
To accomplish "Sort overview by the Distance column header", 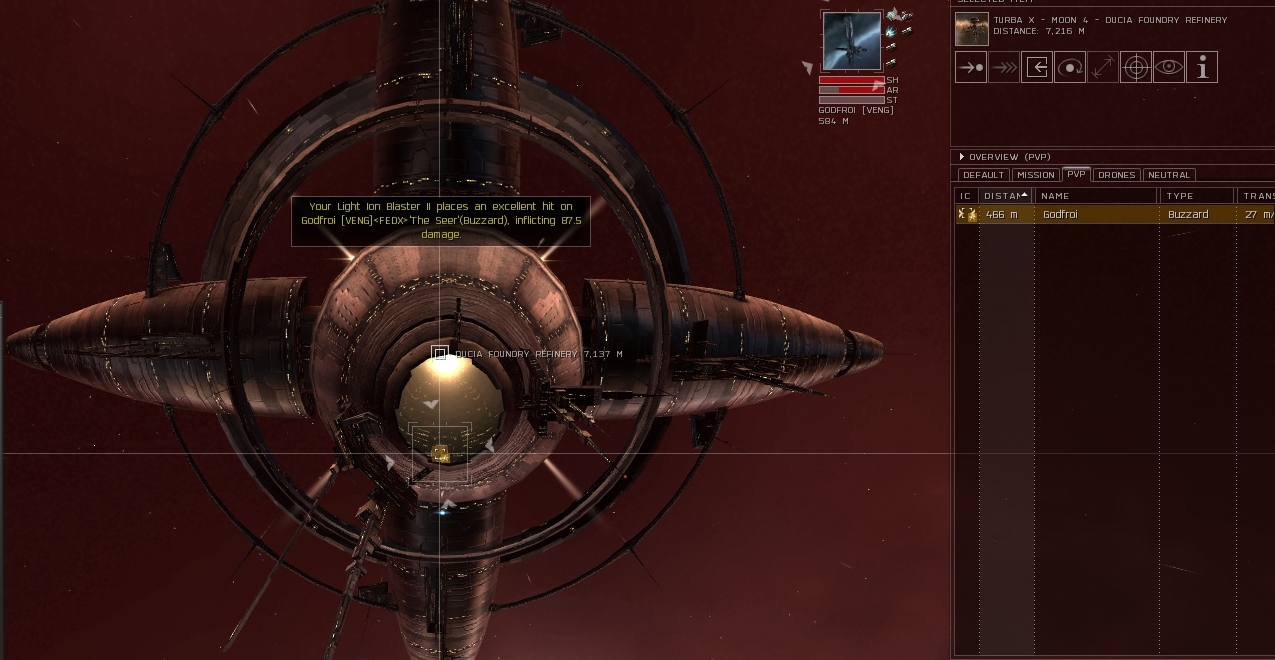I will point(1003,196).
